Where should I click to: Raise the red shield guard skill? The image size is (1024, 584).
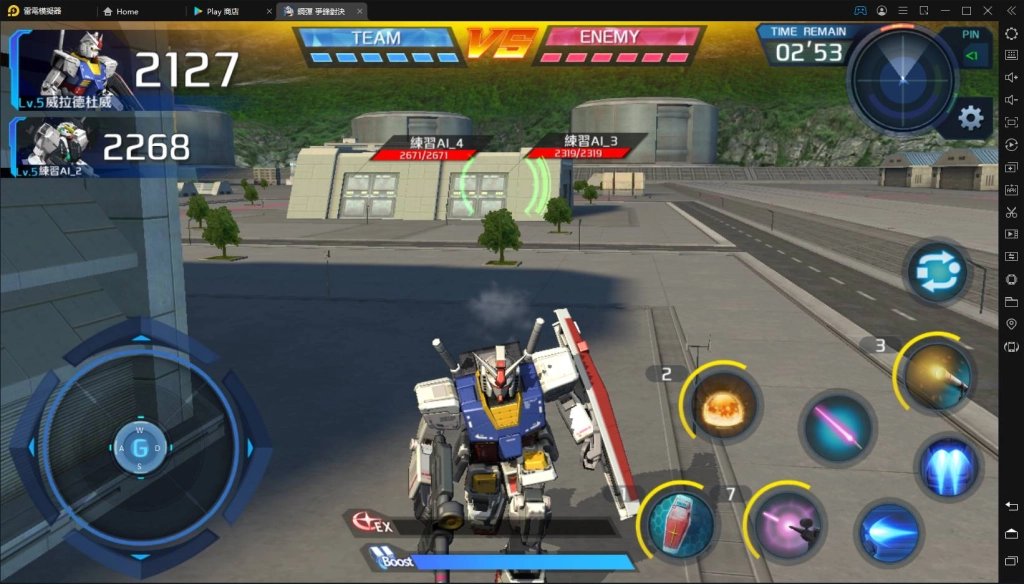(681, 523)
